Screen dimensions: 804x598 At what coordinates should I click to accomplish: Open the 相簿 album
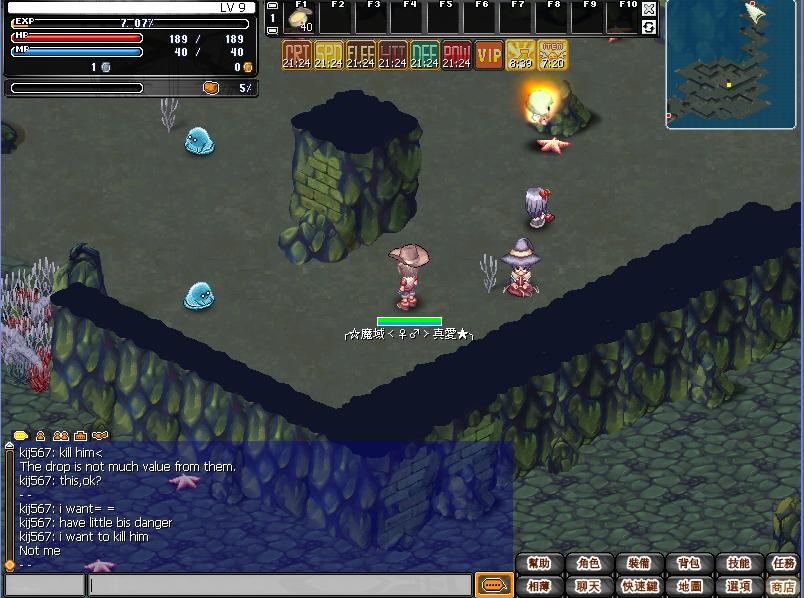pyautogui.click(x=539, y=586)
